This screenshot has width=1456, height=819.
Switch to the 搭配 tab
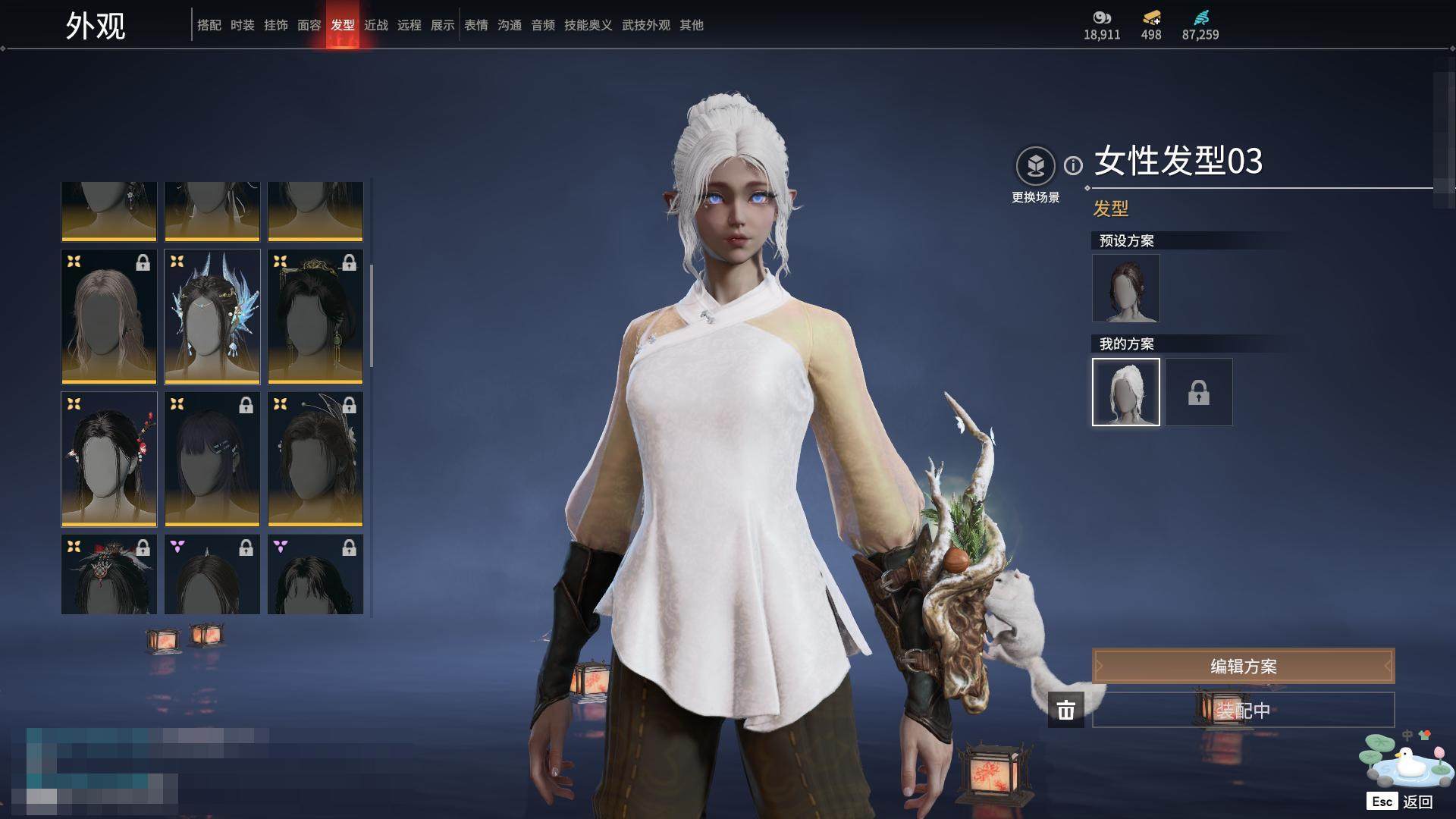(209, 25)
